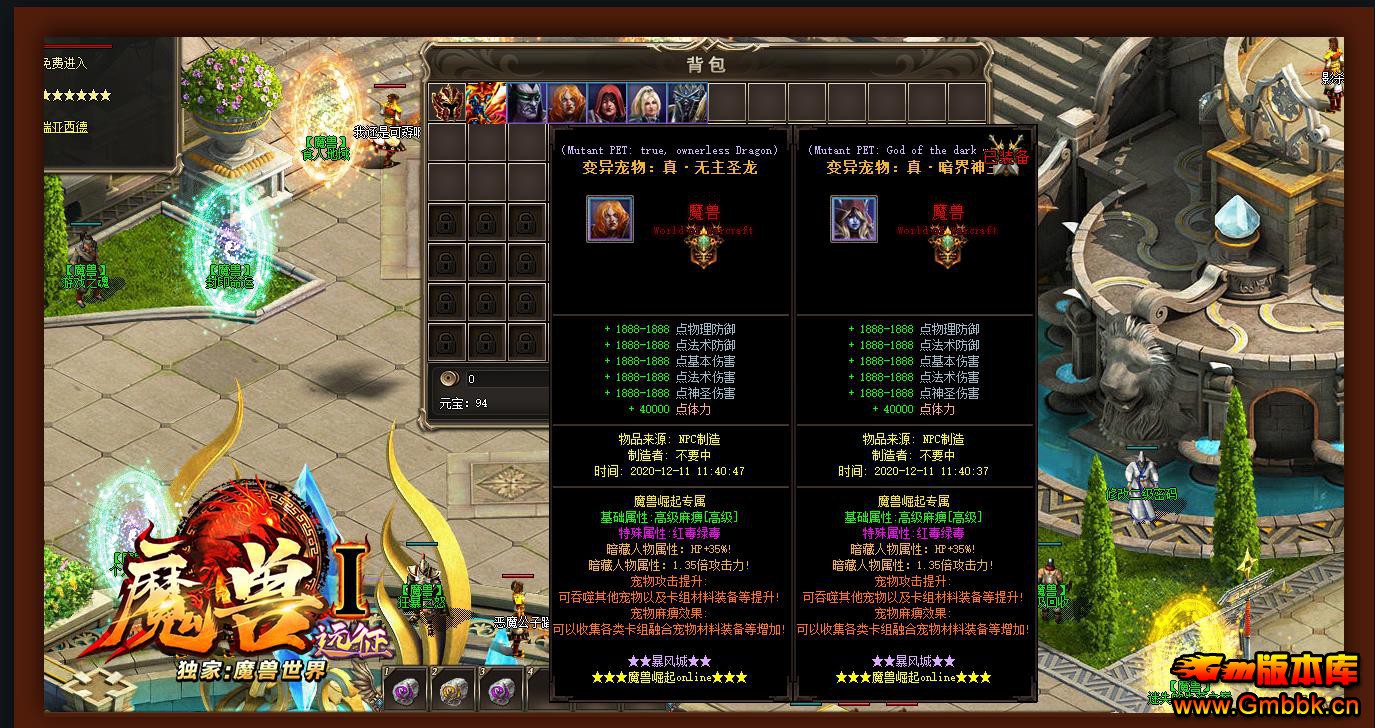
Task: Select the purple demon with green blindfold
Action: click(527, 103)
